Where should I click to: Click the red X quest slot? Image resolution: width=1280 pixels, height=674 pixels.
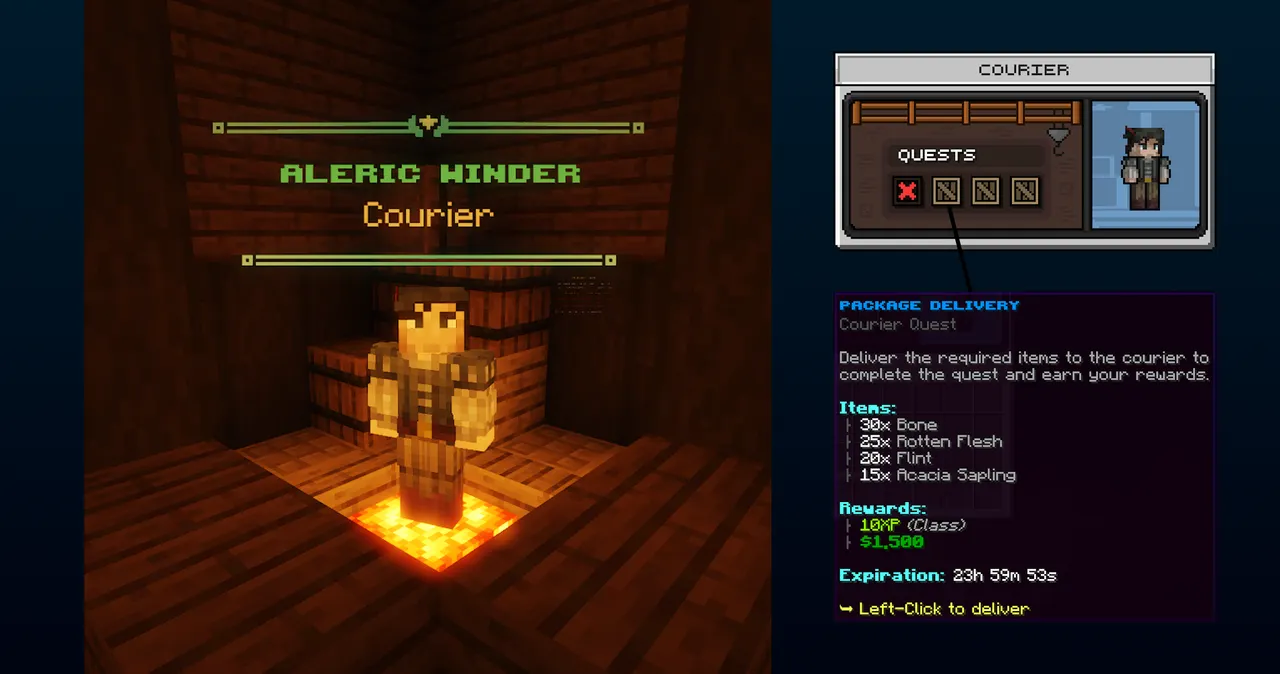[907, 191]
